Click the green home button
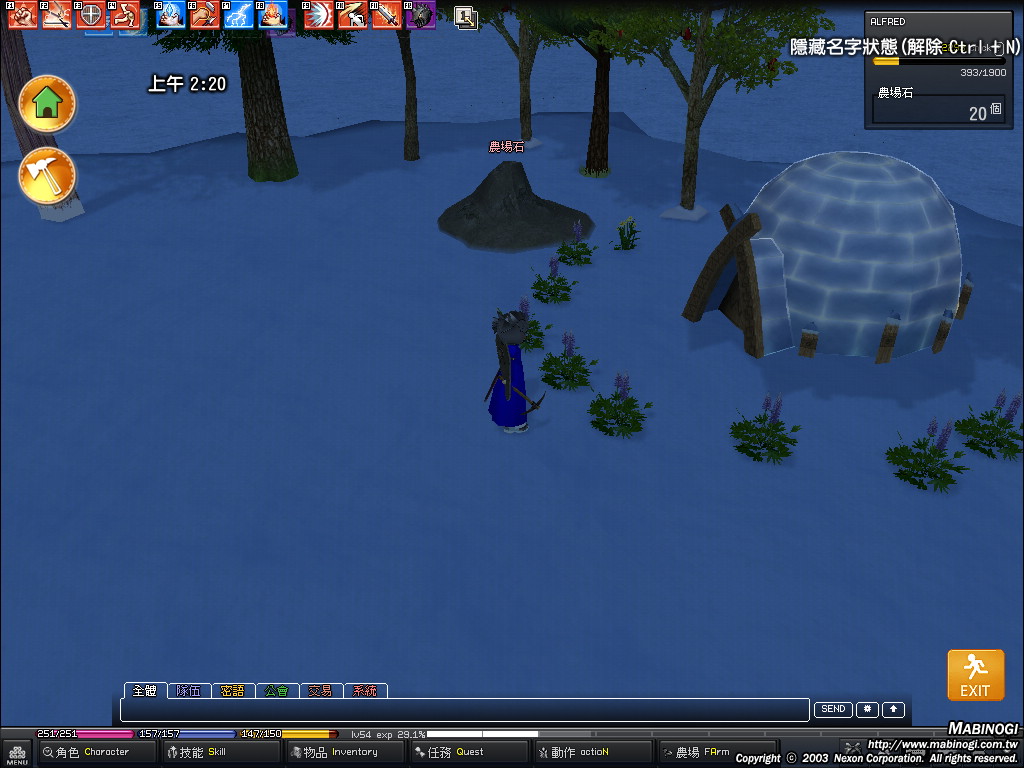The image size is (1024, 768). coord(47,103)
